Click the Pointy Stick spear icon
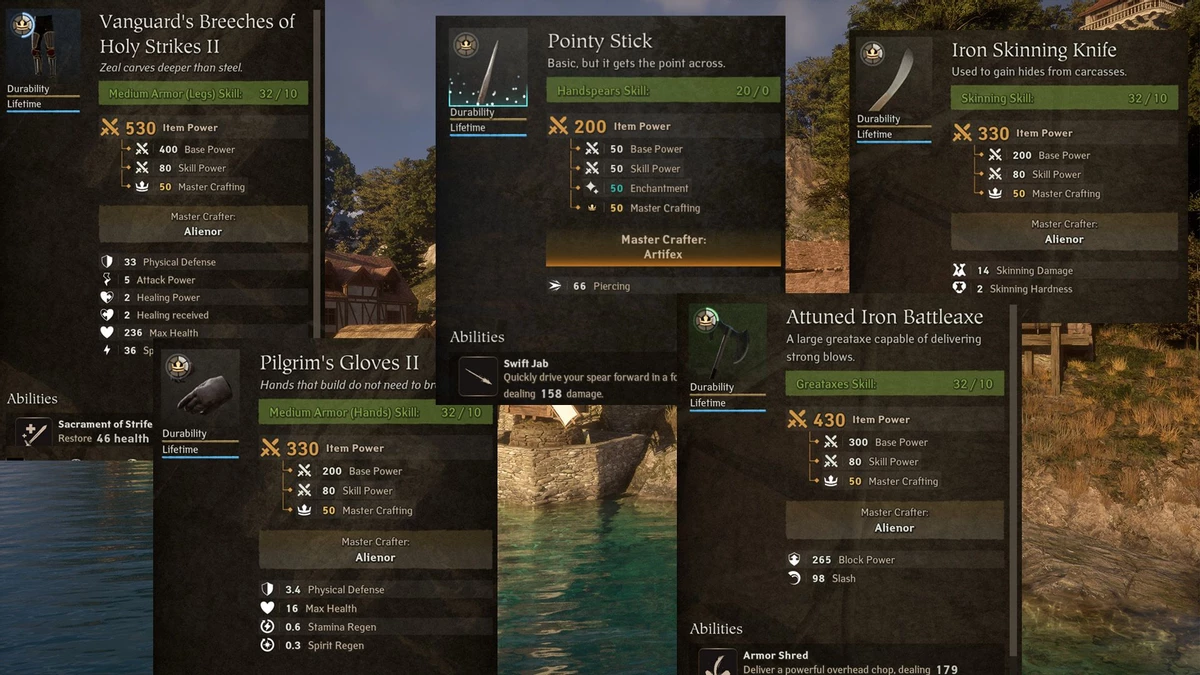 click(x=487, y=67)
